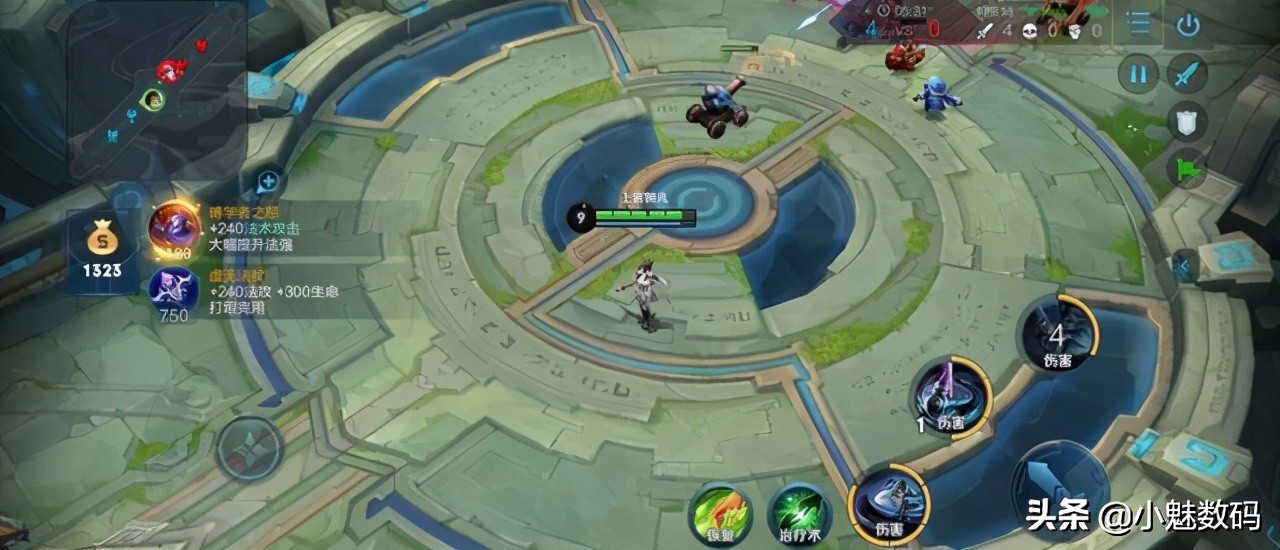Send the green flag gather signal
The image size is (1280, 550).
tap(1187, 168)
